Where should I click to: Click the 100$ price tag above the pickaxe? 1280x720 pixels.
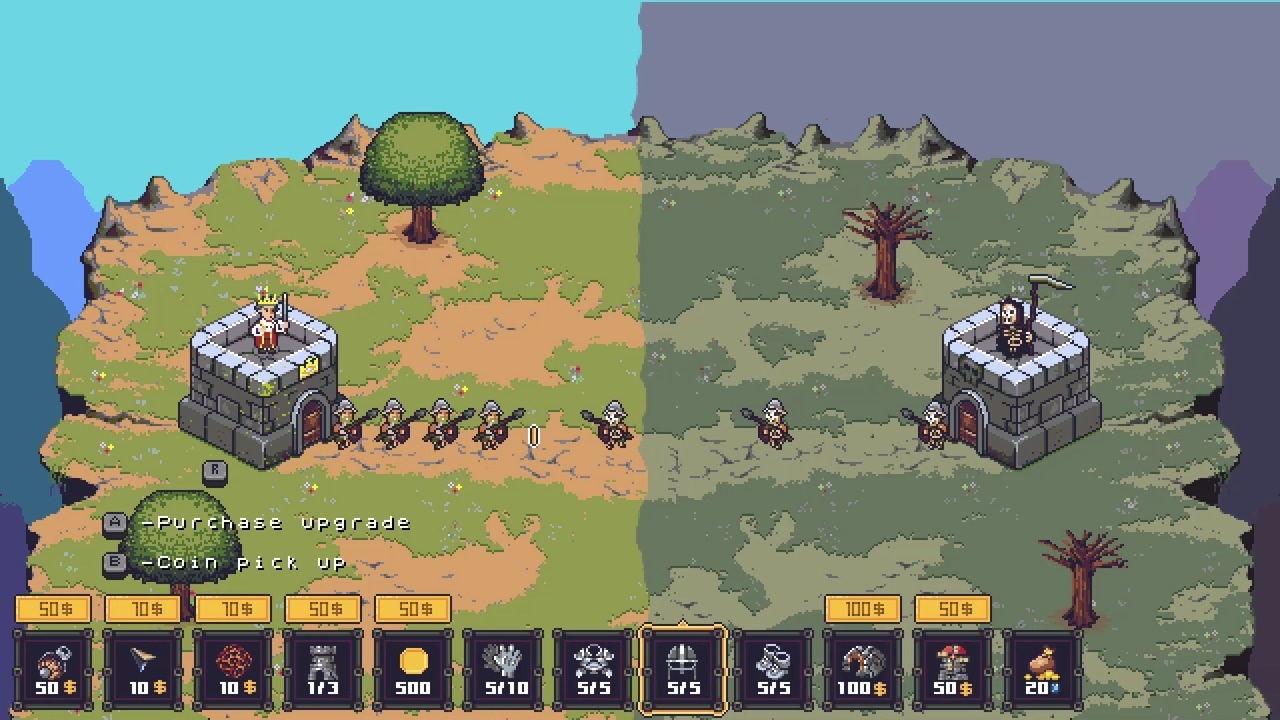pyautogui.click(x=863, y=608)
